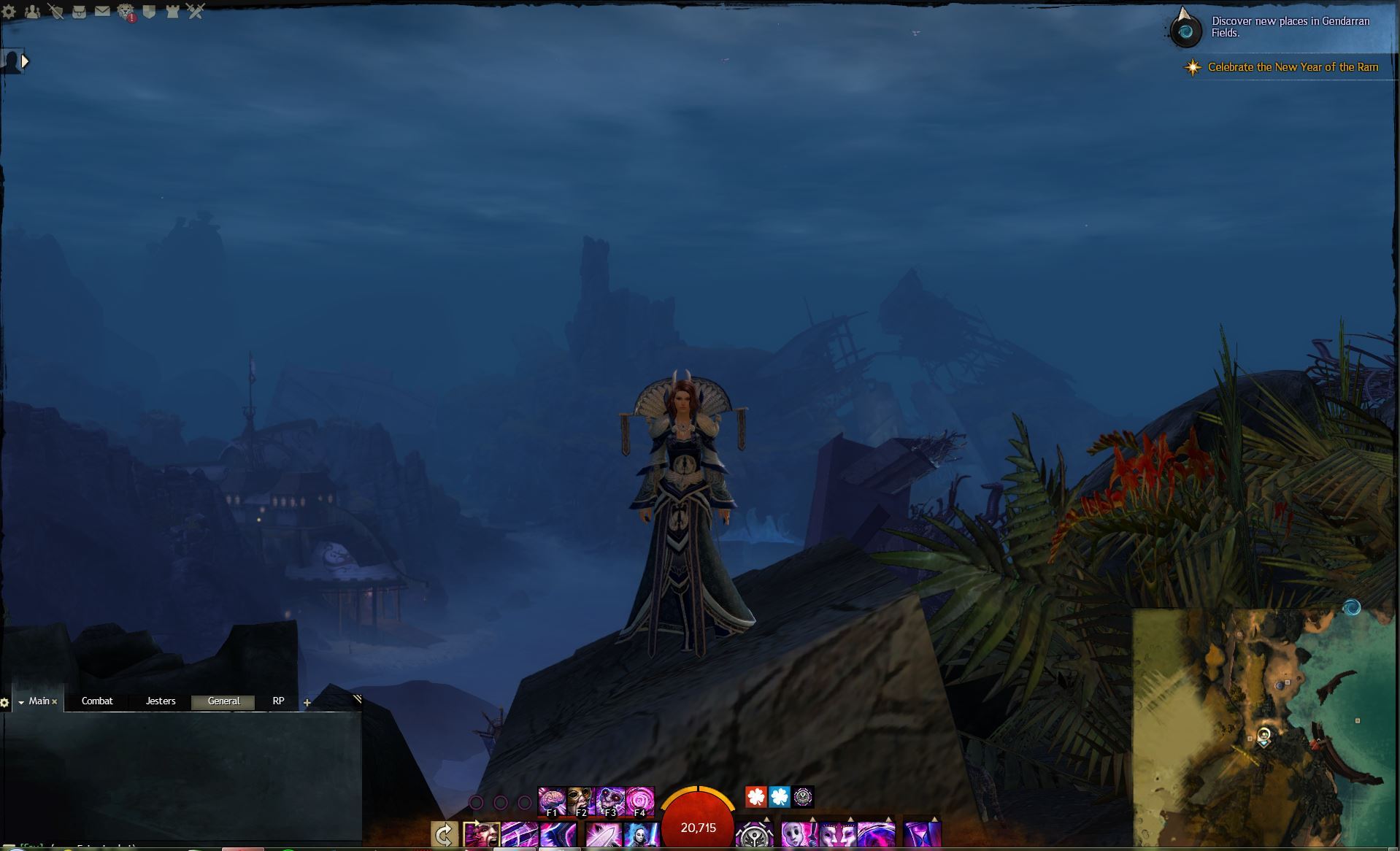Viewport: 1400px width, 851px height.
Task: Open the Black Lion Trading Company lion icon
Action: tap(126, 12)
